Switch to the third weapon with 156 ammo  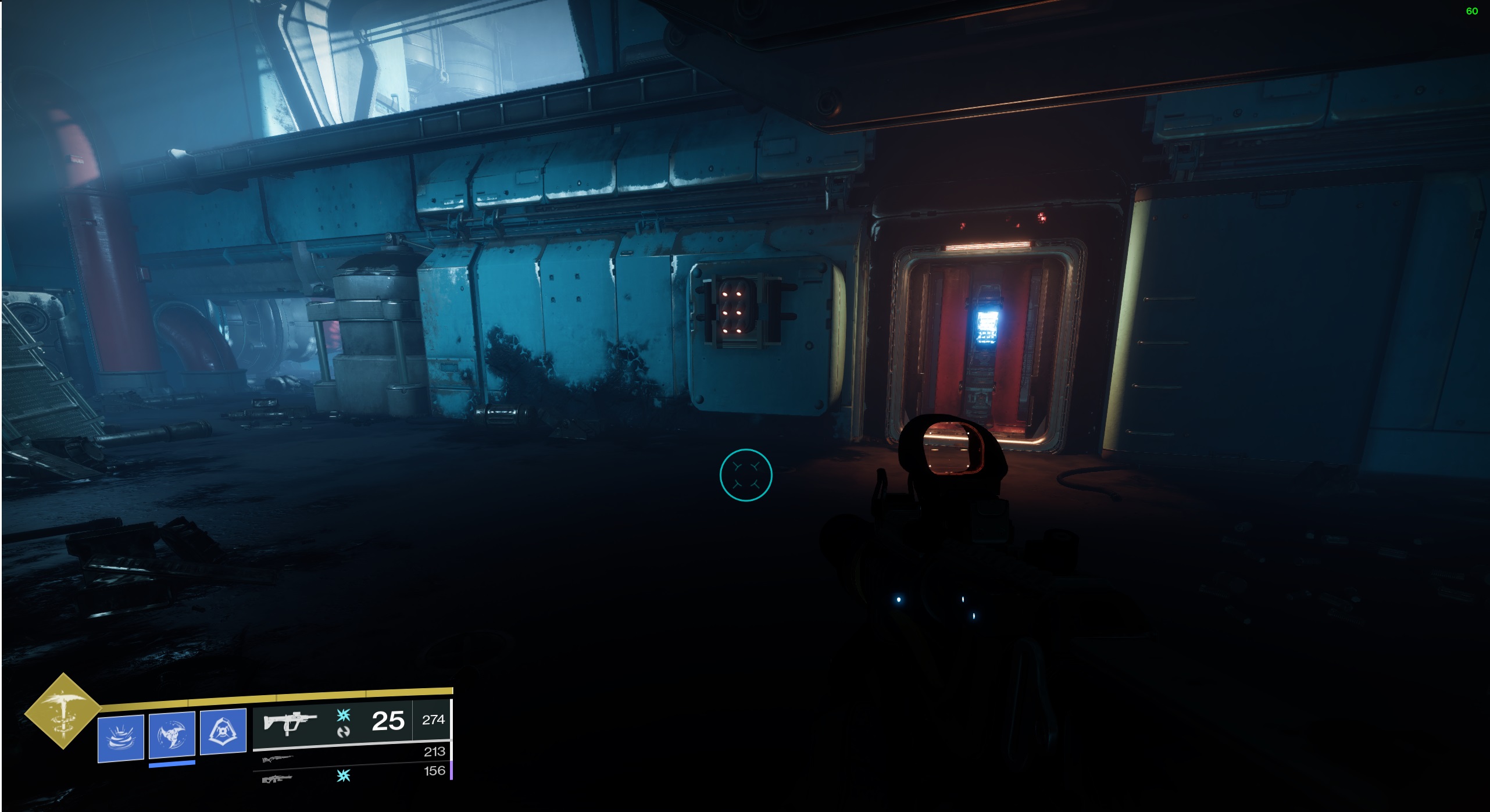[277, 778]
